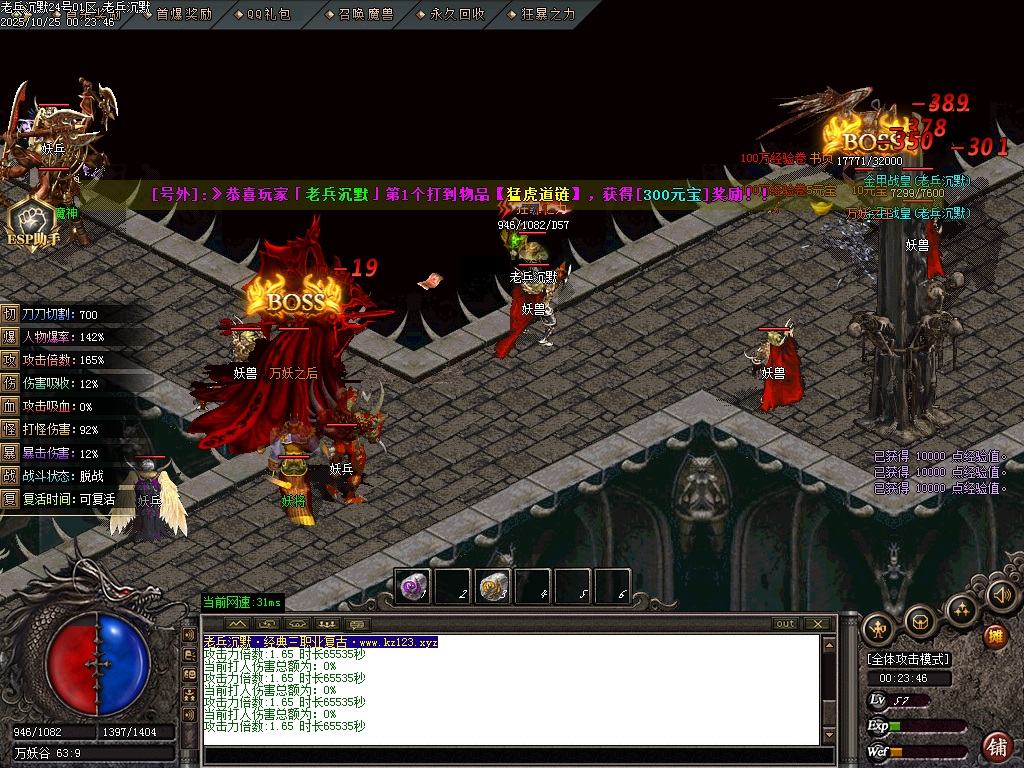
Task: Use the gold scroll in hotbar slot 3
Action: coord(493,586)
